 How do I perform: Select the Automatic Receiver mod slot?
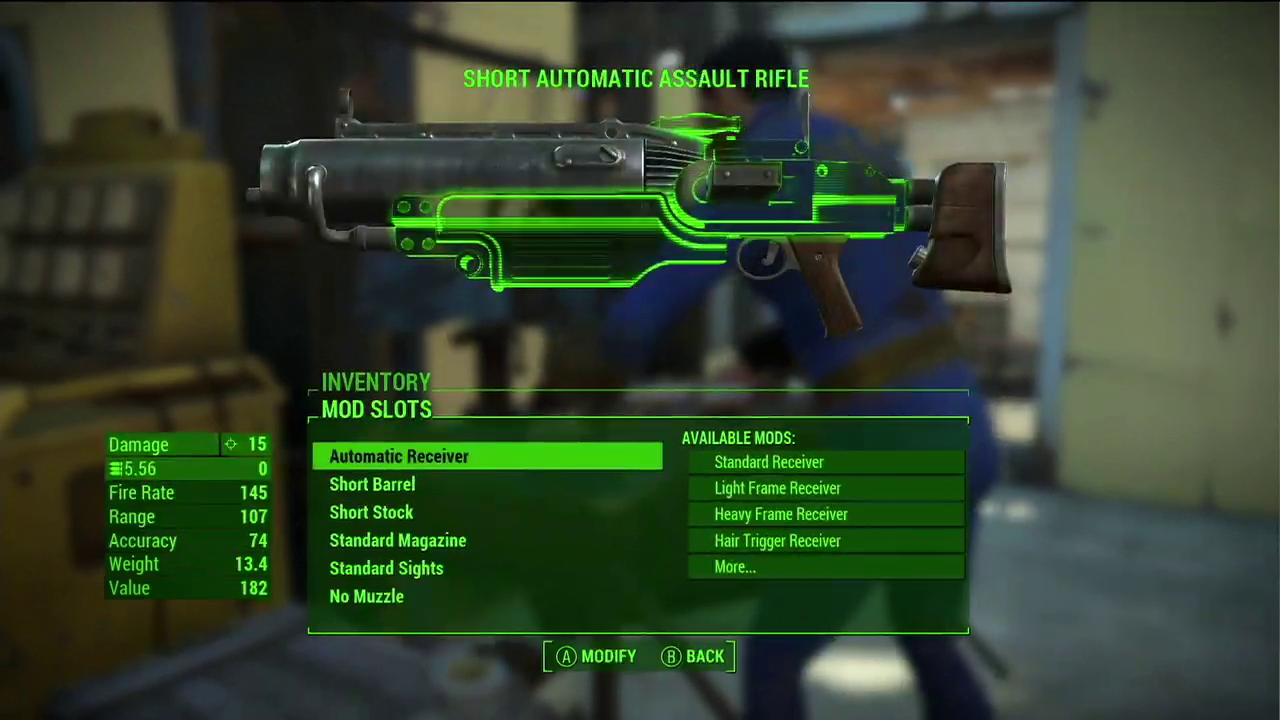click(487, 457)
